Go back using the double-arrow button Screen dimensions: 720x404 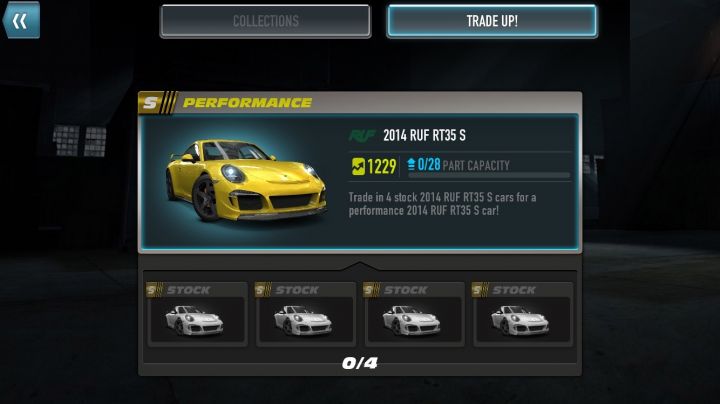tap(21, 19)
